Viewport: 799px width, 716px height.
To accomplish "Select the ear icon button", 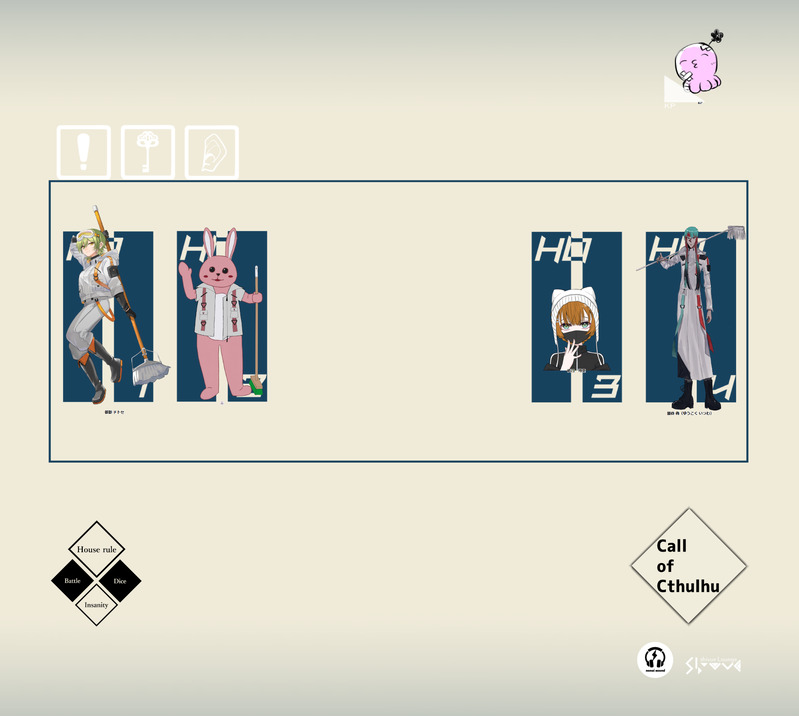I will pos(212,152).
